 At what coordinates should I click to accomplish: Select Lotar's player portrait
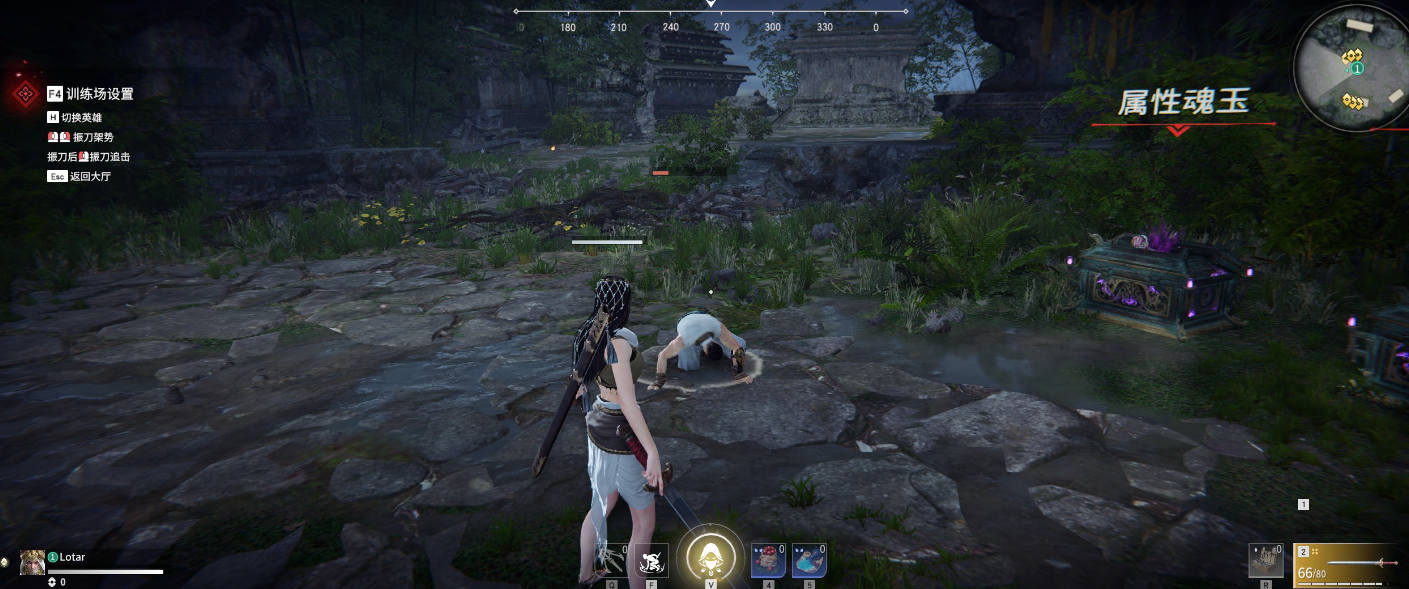tap(32, 562)
